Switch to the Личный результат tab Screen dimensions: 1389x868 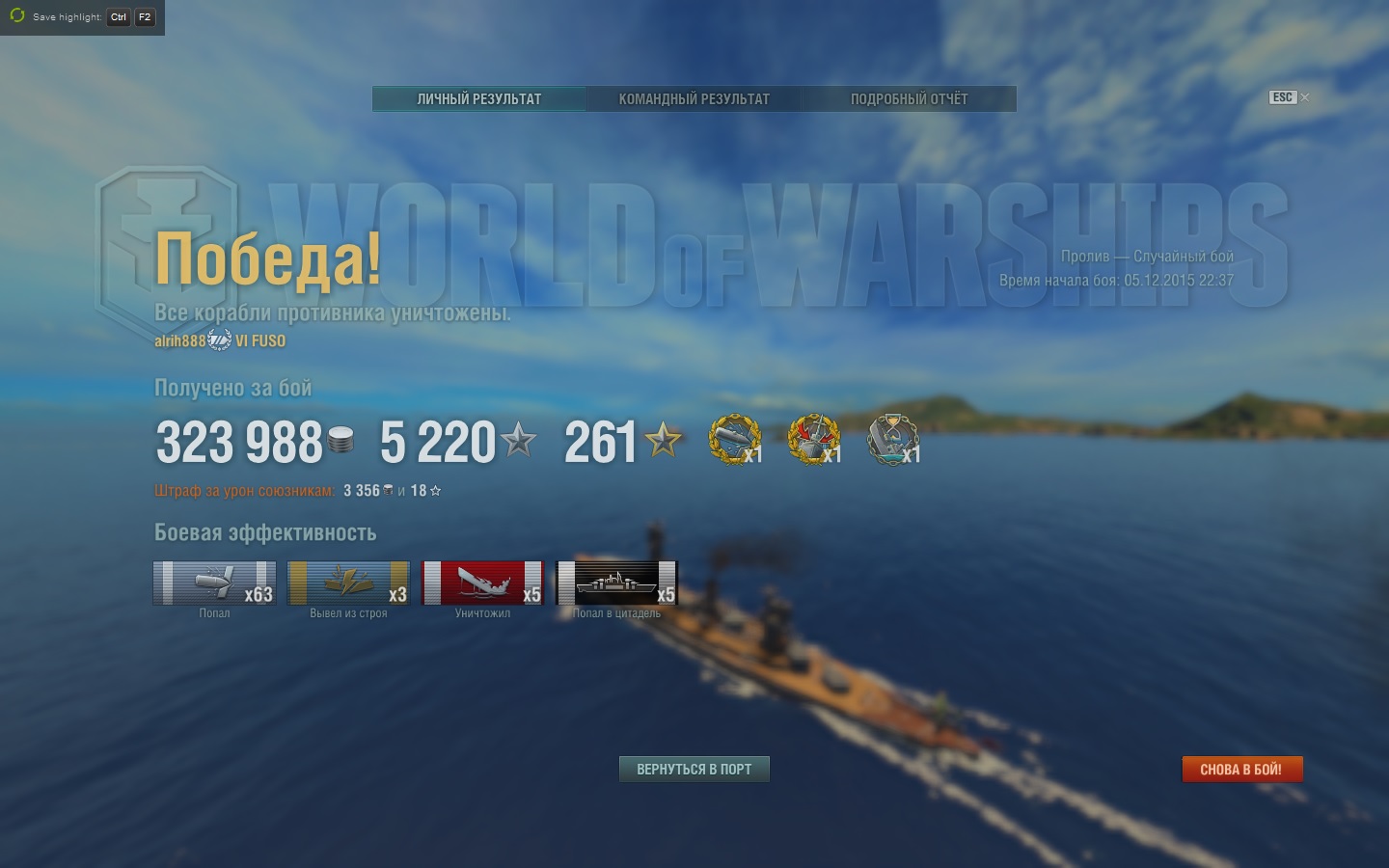click(x=479, y=99)
